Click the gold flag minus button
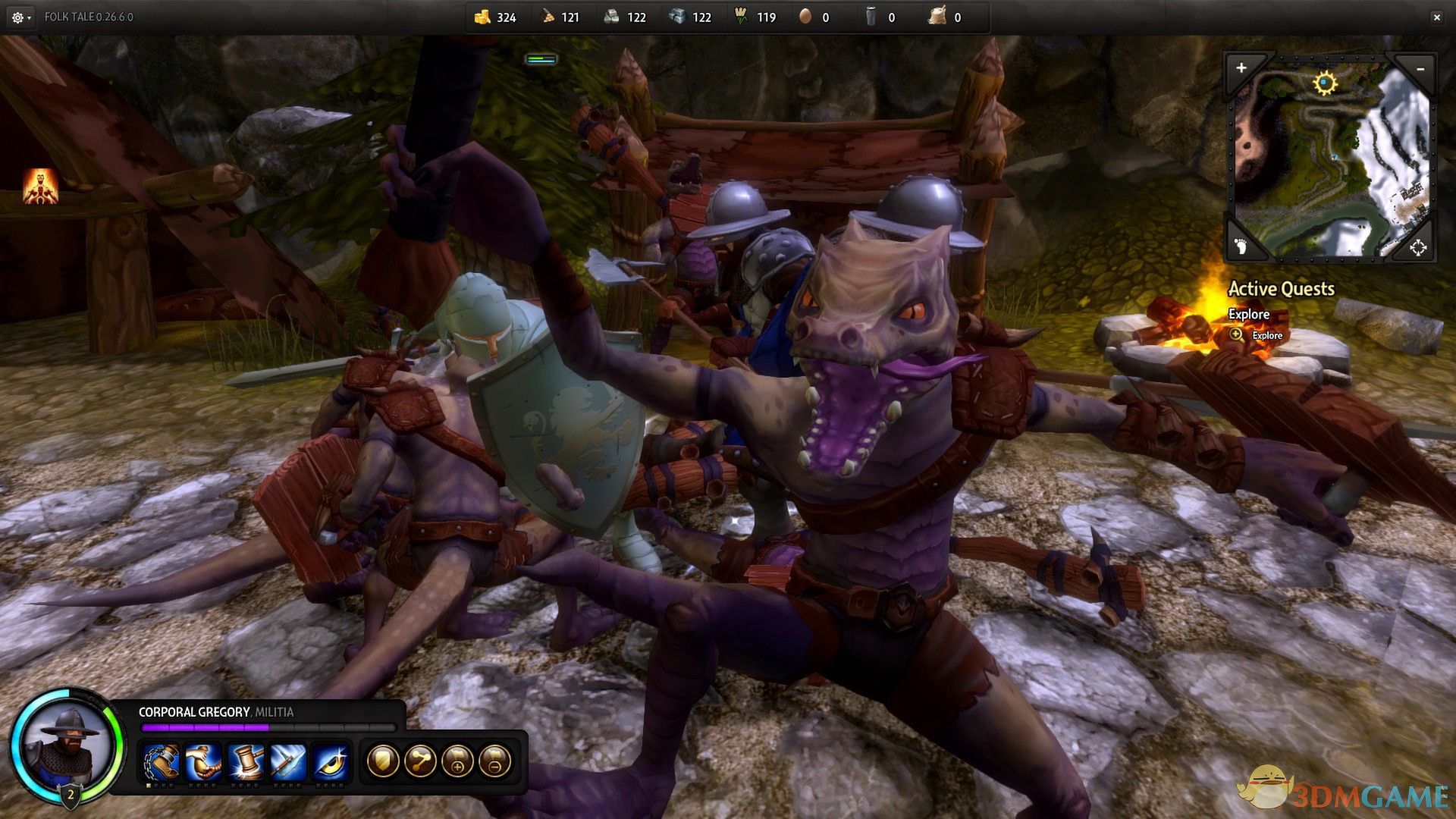 (x=494, y=761)
